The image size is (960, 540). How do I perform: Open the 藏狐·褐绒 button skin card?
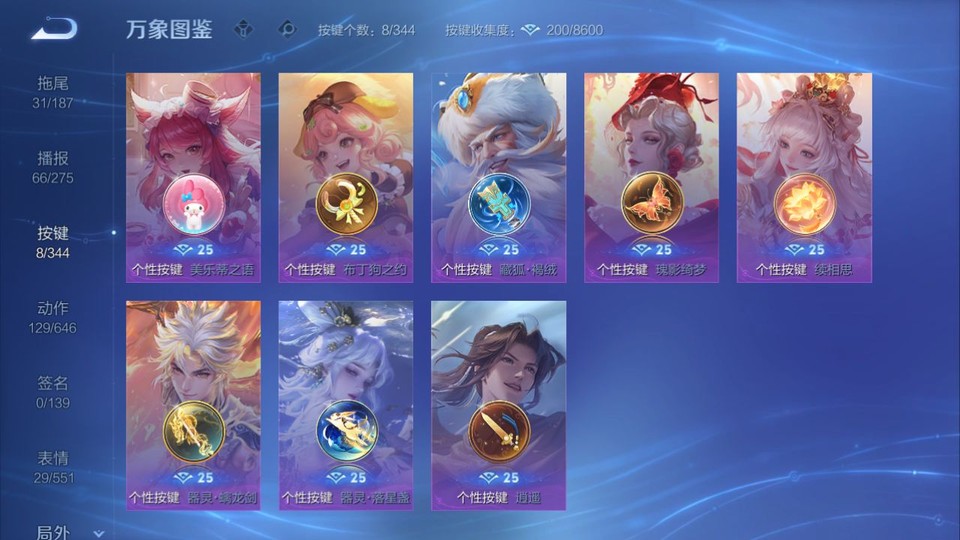pos(498,177)
